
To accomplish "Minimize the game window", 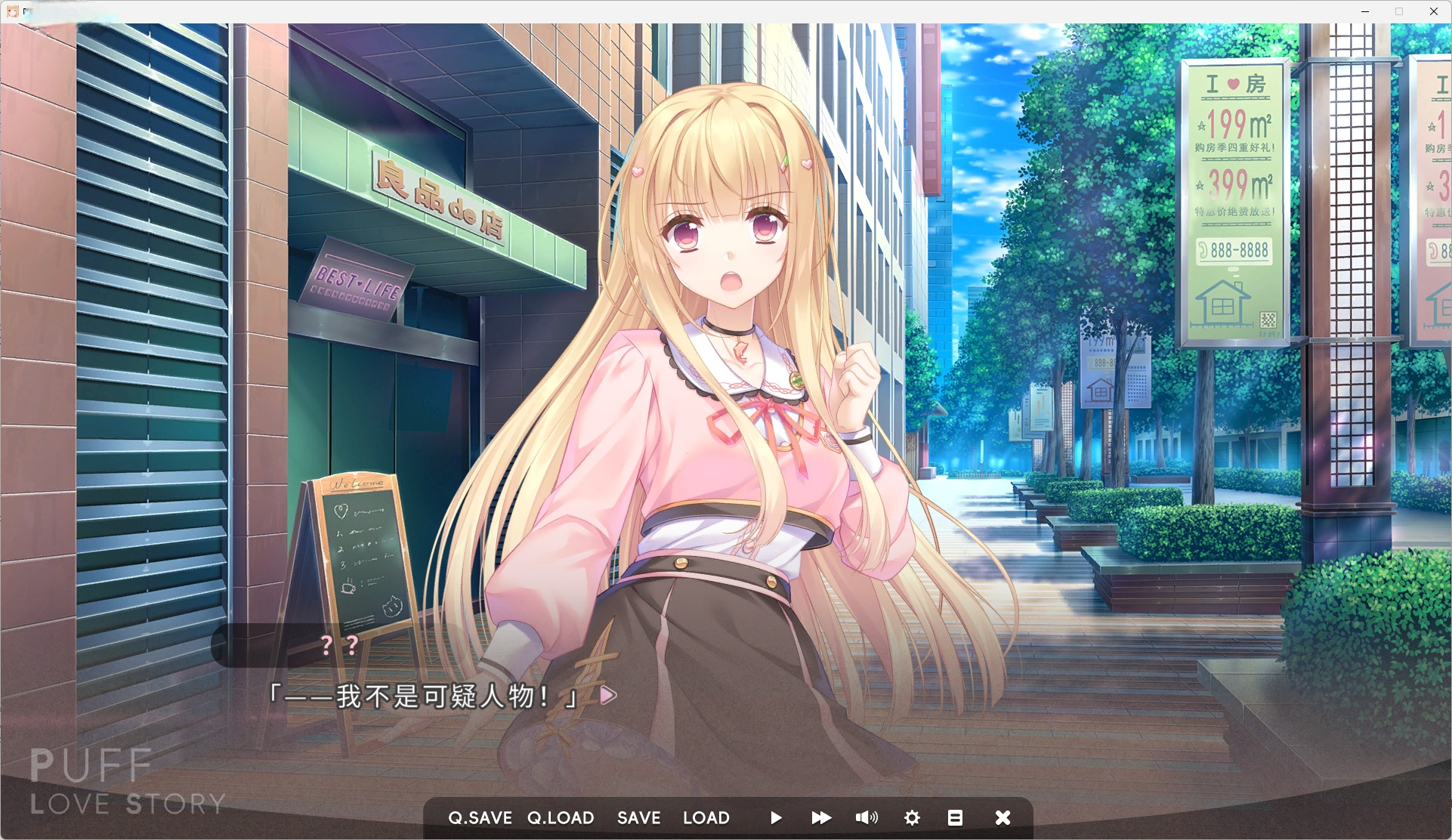I will [1364, 11].
